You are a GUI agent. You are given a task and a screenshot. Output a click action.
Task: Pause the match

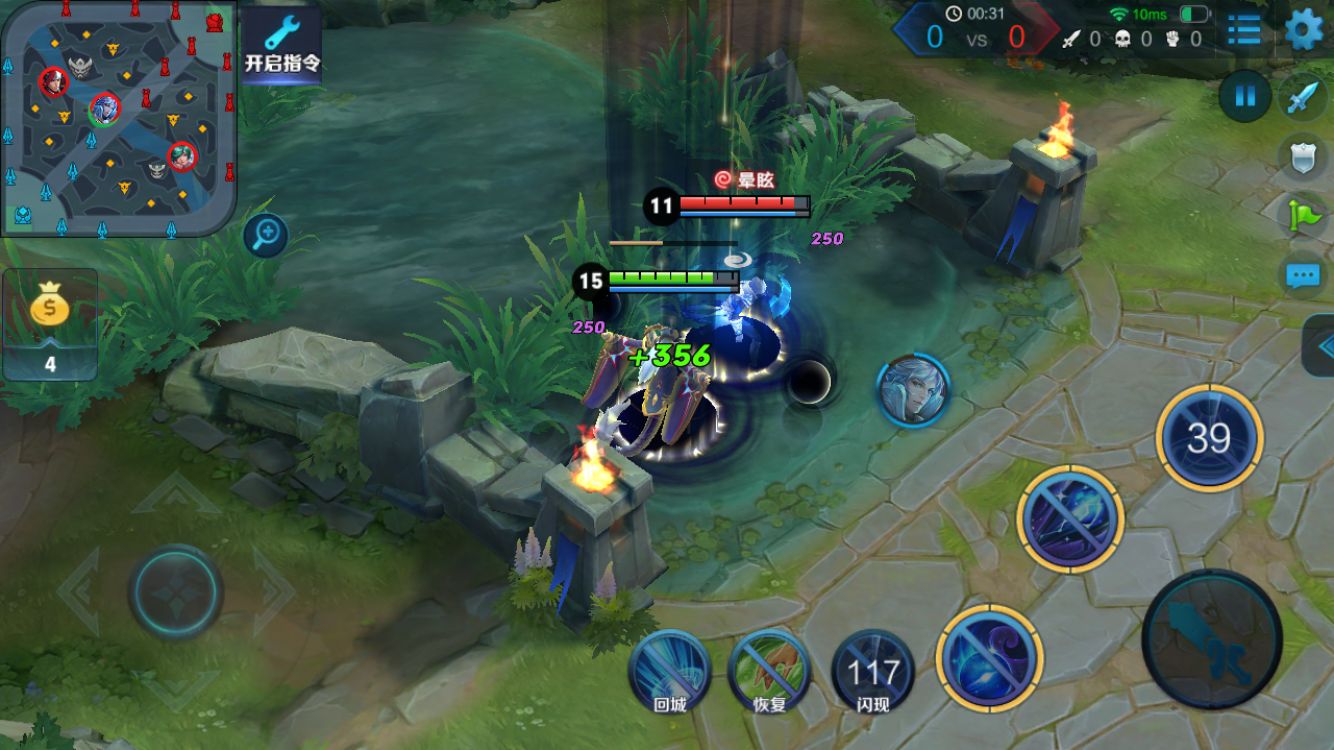1245,97
